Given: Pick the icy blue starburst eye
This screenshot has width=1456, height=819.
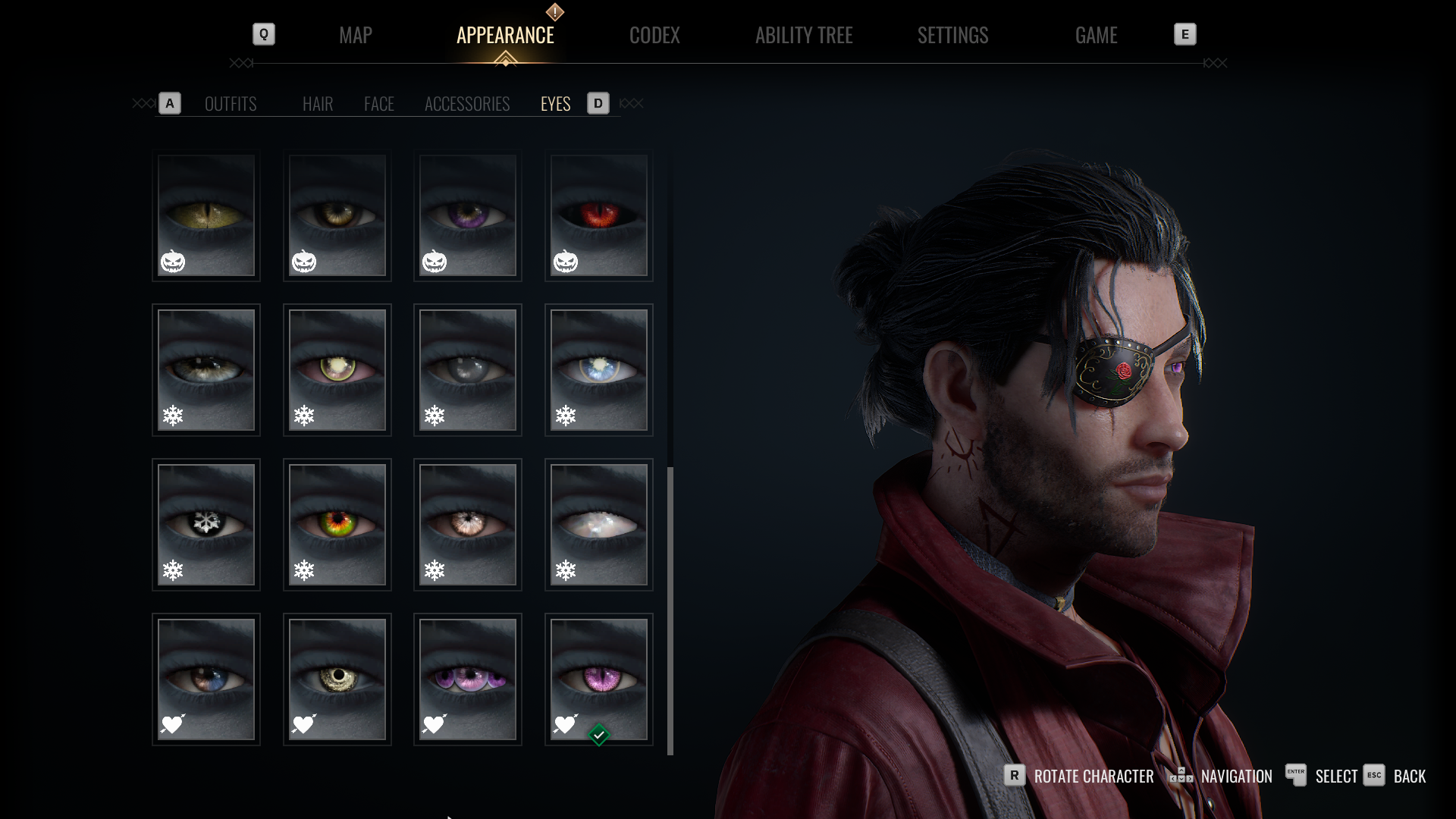Looking at the screenshot, I should point(599,370).
